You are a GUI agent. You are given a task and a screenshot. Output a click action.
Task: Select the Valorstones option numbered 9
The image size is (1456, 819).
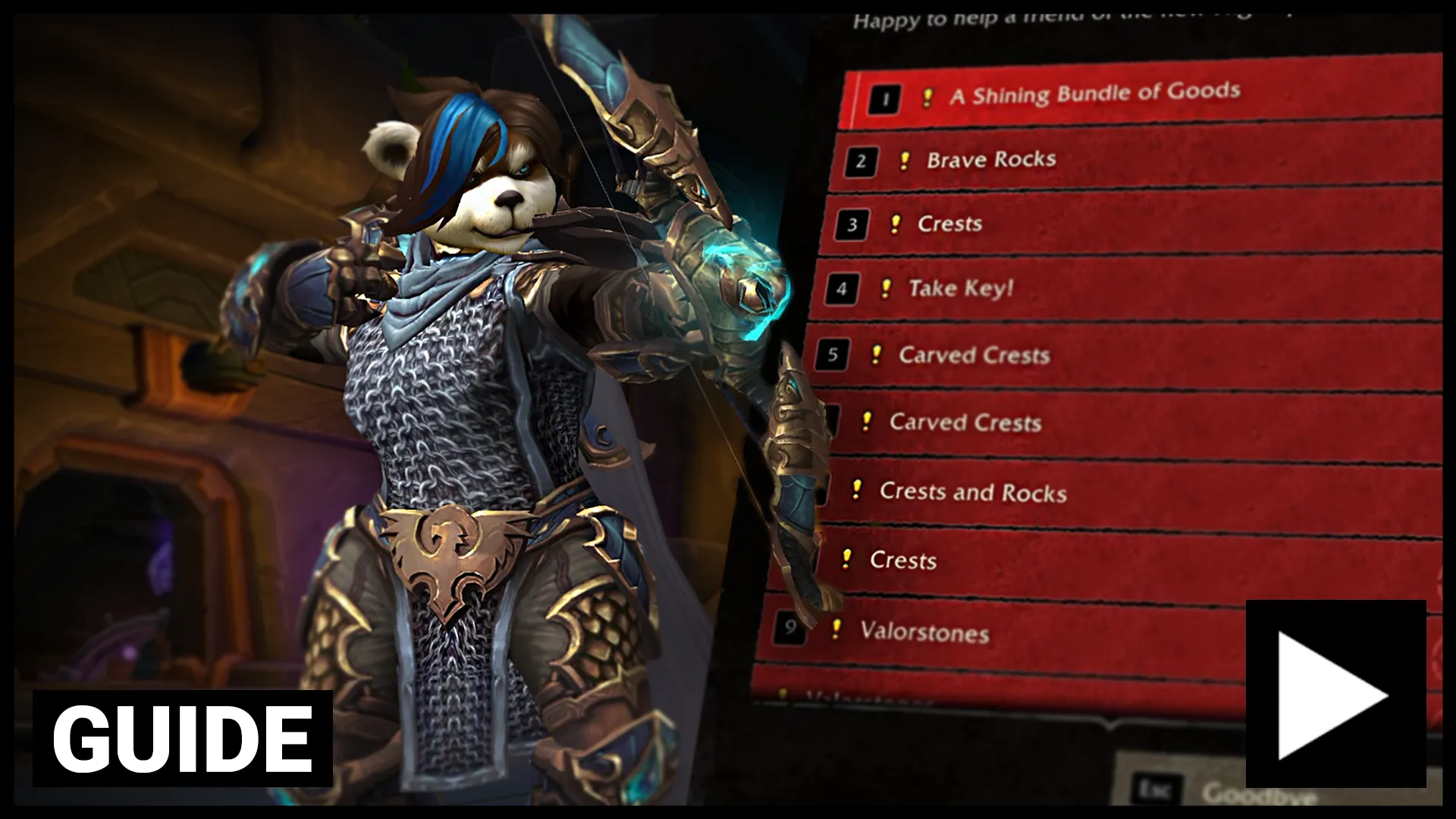coord(924,632)
